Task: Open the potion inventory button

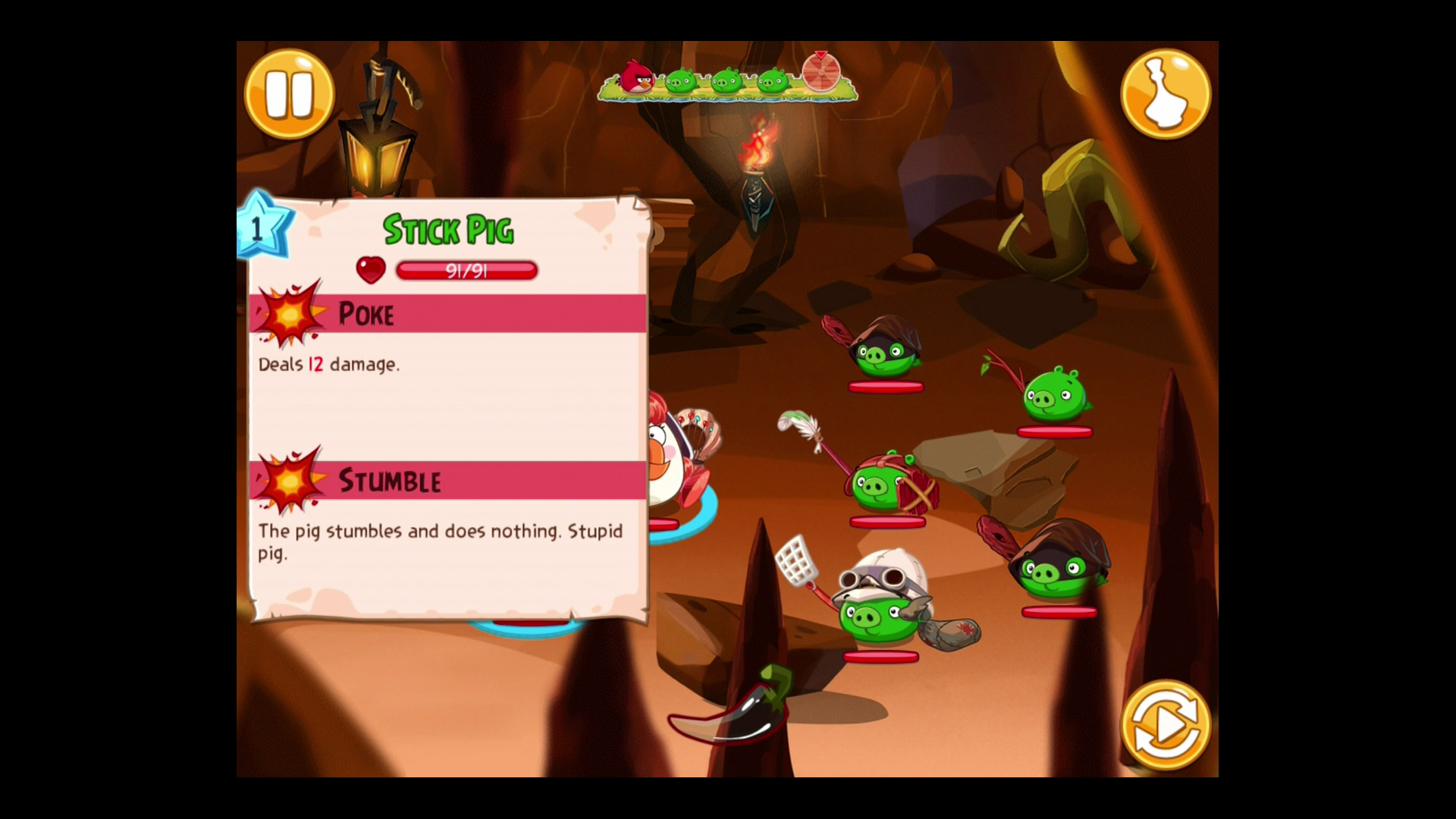Action: click(1165, 94)
